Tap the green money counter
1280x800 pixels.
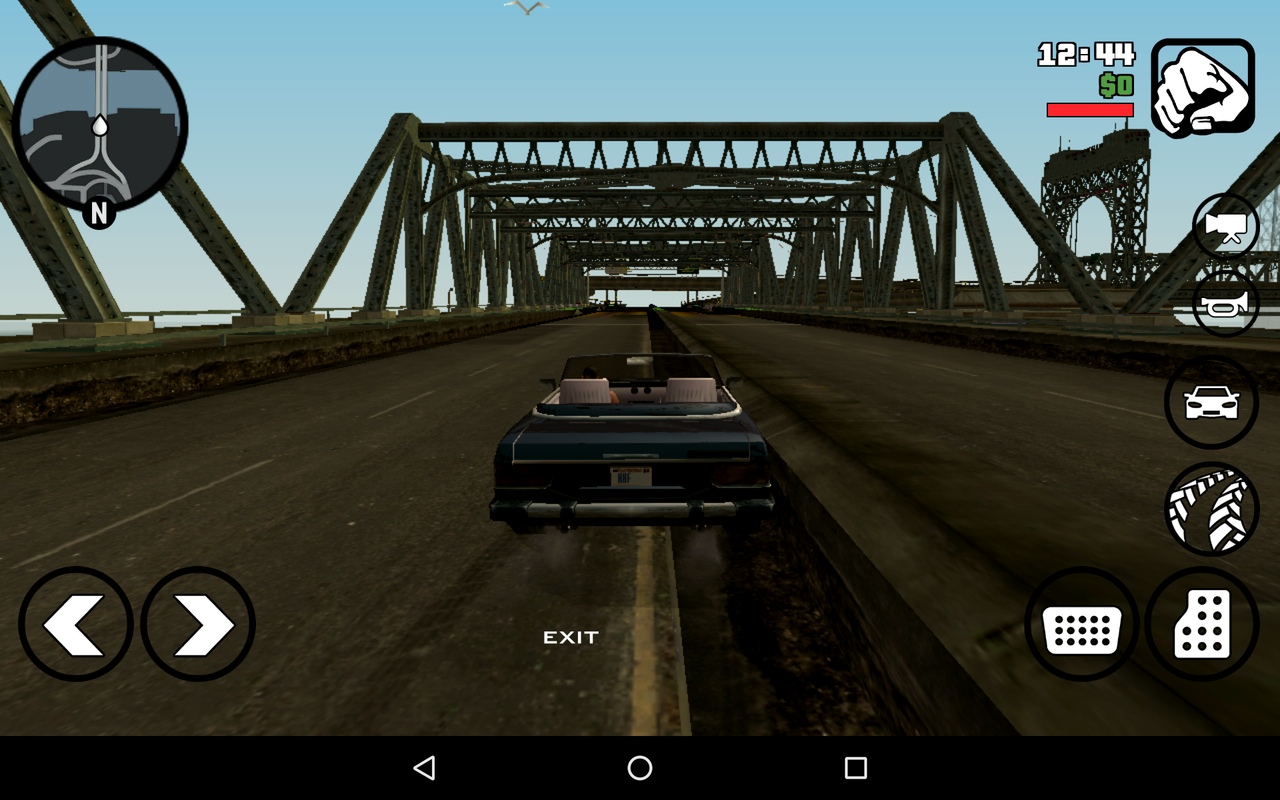pyautogui.click(x=1113, y=85)
